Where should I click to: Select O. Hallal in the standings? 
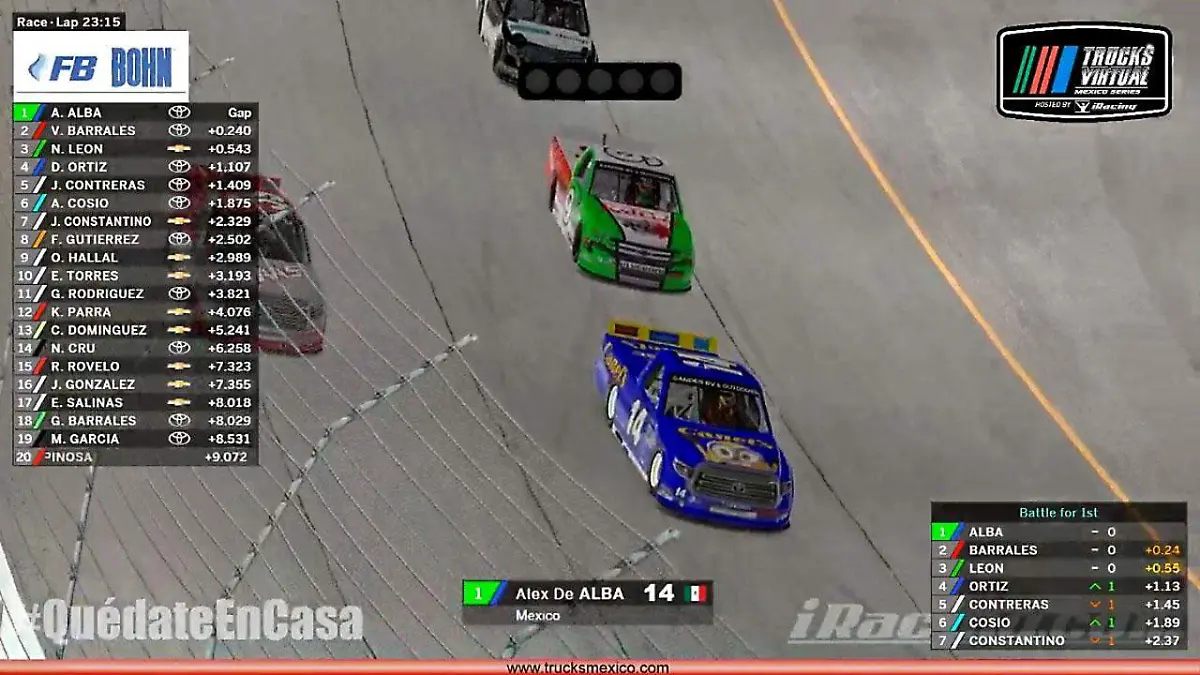pos(135,258)
